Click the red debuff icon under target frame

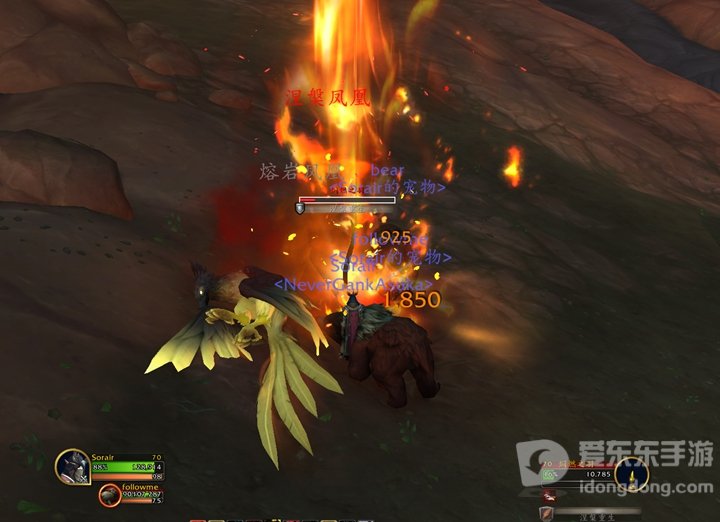[x=547, y=495]
